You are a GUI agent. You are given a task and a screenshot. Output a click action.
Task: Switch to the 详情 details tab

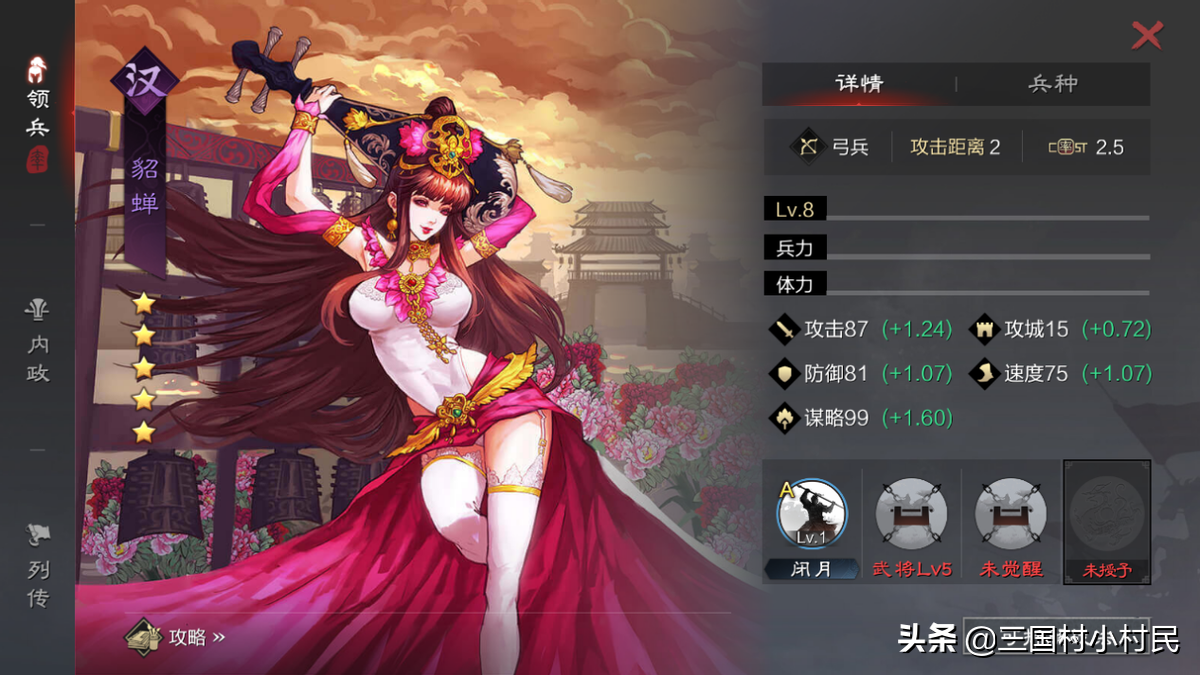tap(858, 84)
